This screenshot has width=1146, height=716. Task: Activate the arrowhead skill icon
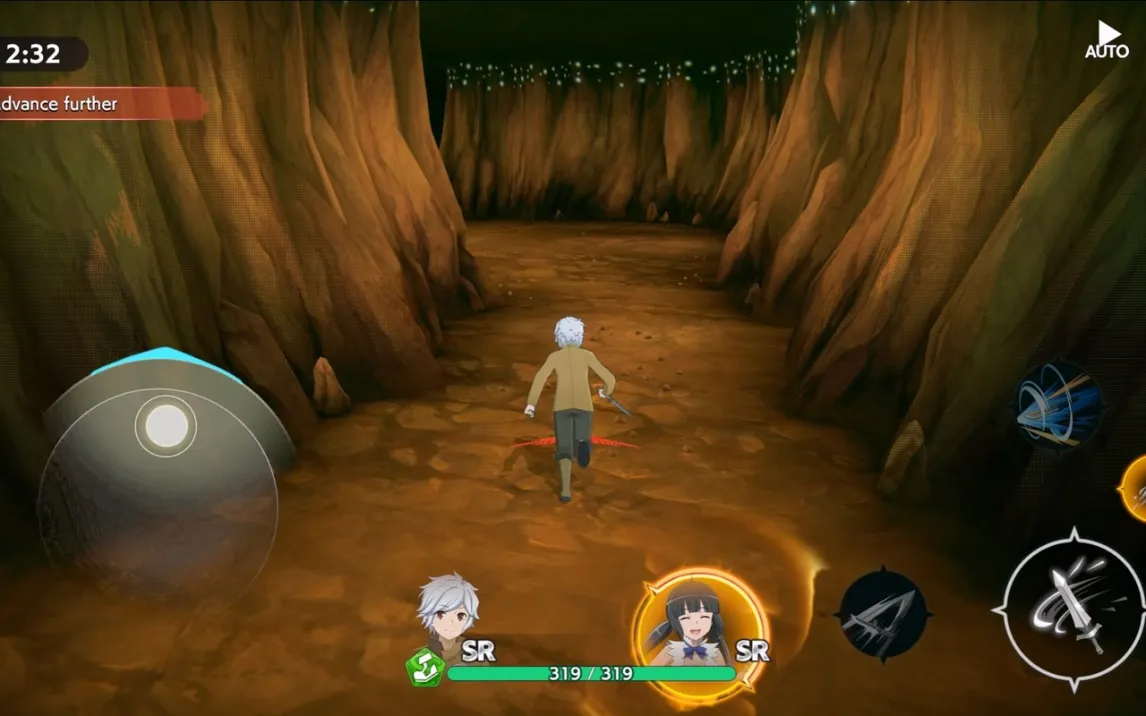883,614
